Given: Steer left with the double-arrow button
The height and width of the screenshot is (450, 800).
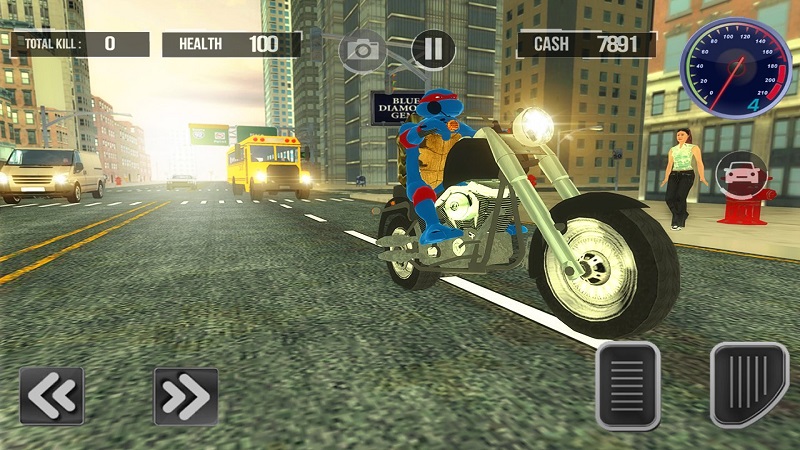Looking at the screenshot, I should click(x=51, y=396).
